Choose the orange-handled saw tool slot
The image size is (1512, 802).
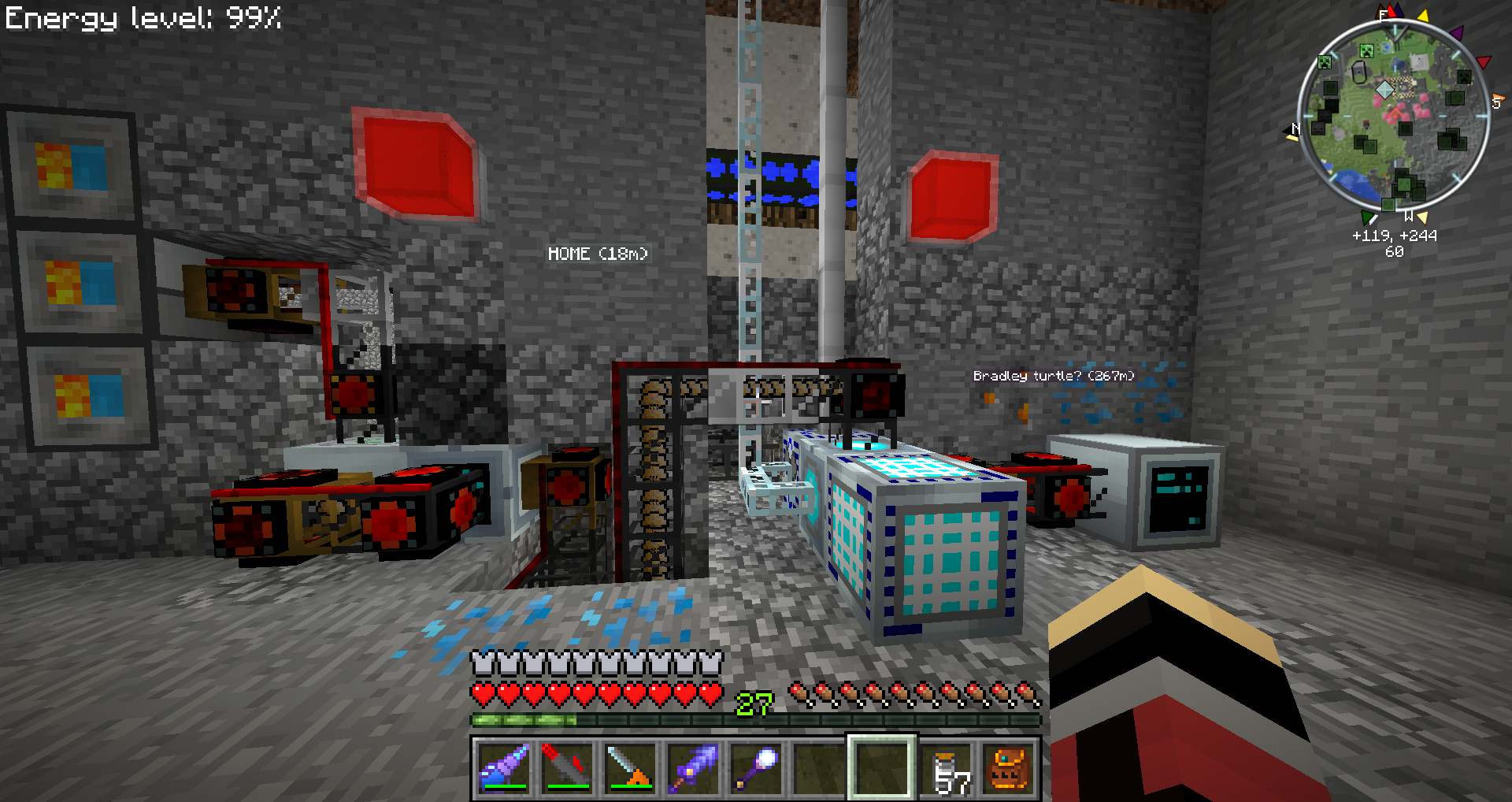(630, 767)
